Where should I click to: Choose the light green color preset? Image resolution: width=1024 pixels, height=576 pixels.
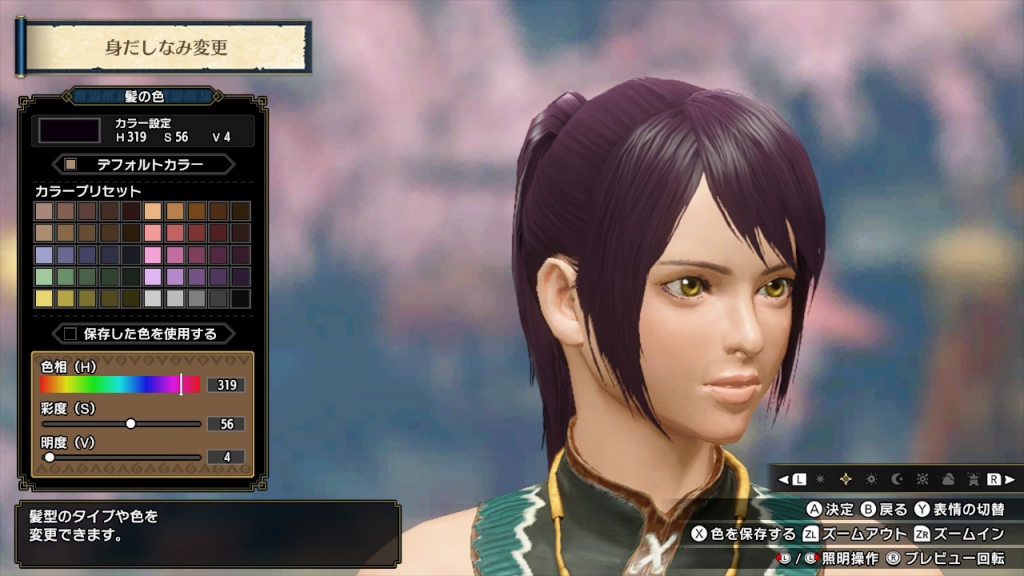[x=44, y=276]
